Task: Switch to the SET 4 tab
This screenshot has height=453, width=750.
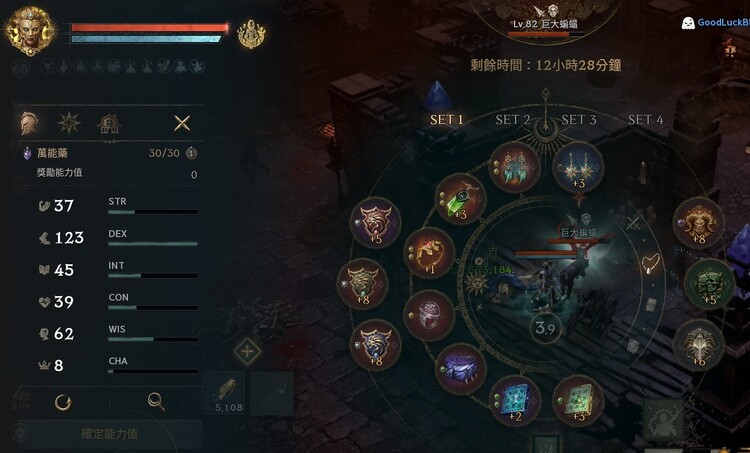Action: [645, 120]
